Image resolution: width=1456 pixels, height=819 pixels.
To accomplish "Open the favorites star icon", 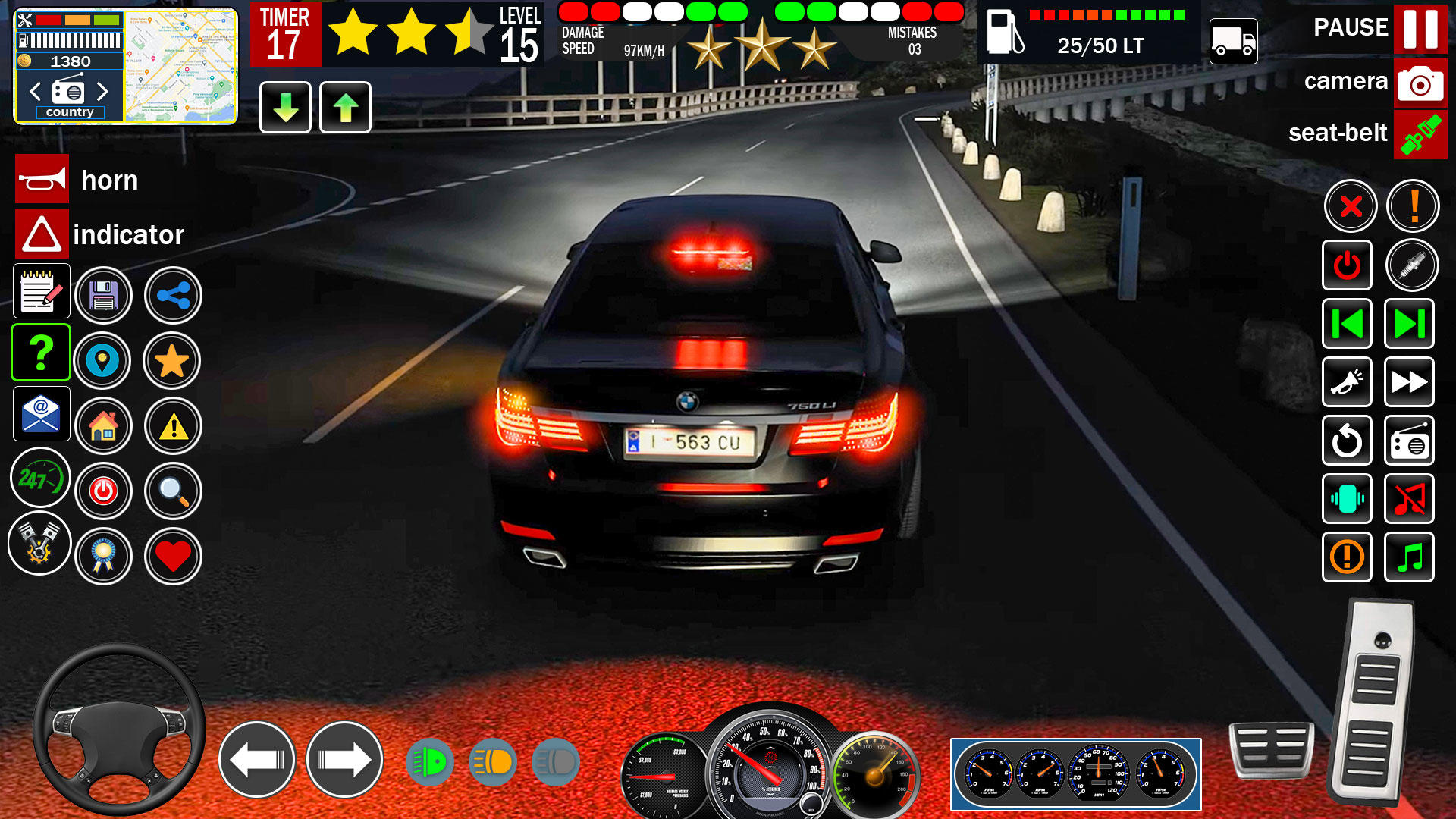I will [173, 361].
